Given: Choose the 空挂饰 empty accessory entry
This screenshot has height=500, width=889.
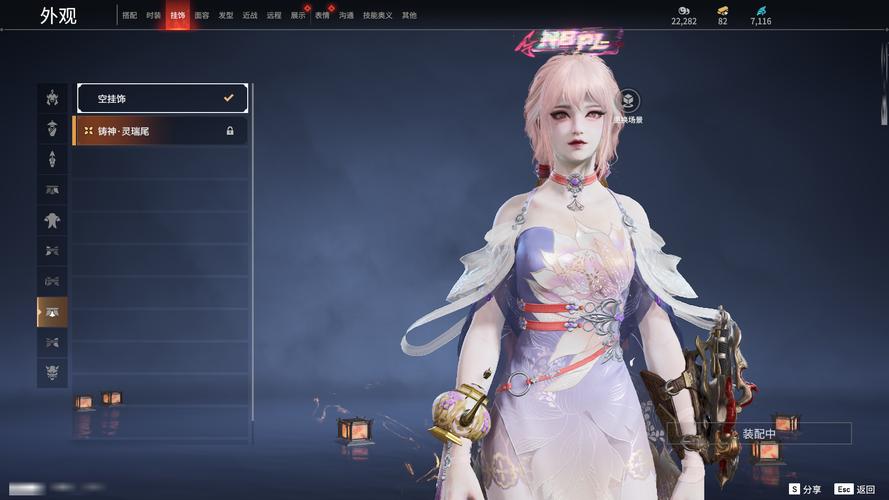Looking at the screenshot, I should point(163,98).
